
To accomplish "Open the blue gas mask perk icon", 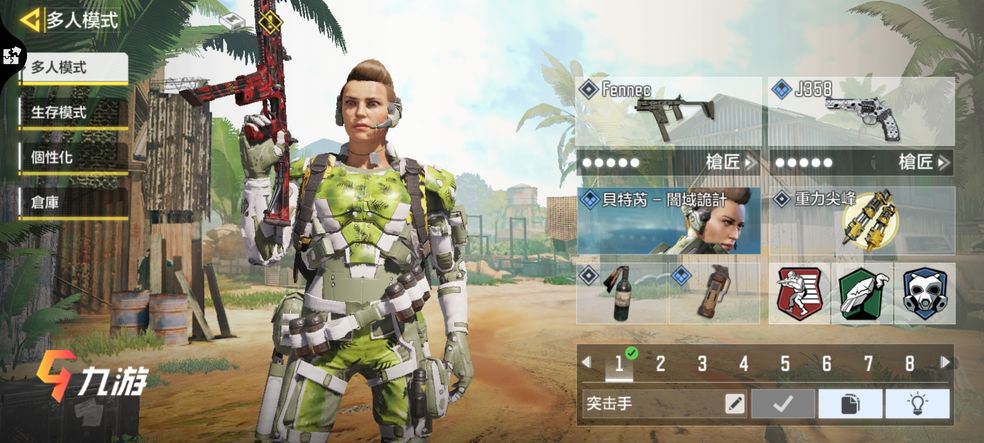I will (924, 293).
